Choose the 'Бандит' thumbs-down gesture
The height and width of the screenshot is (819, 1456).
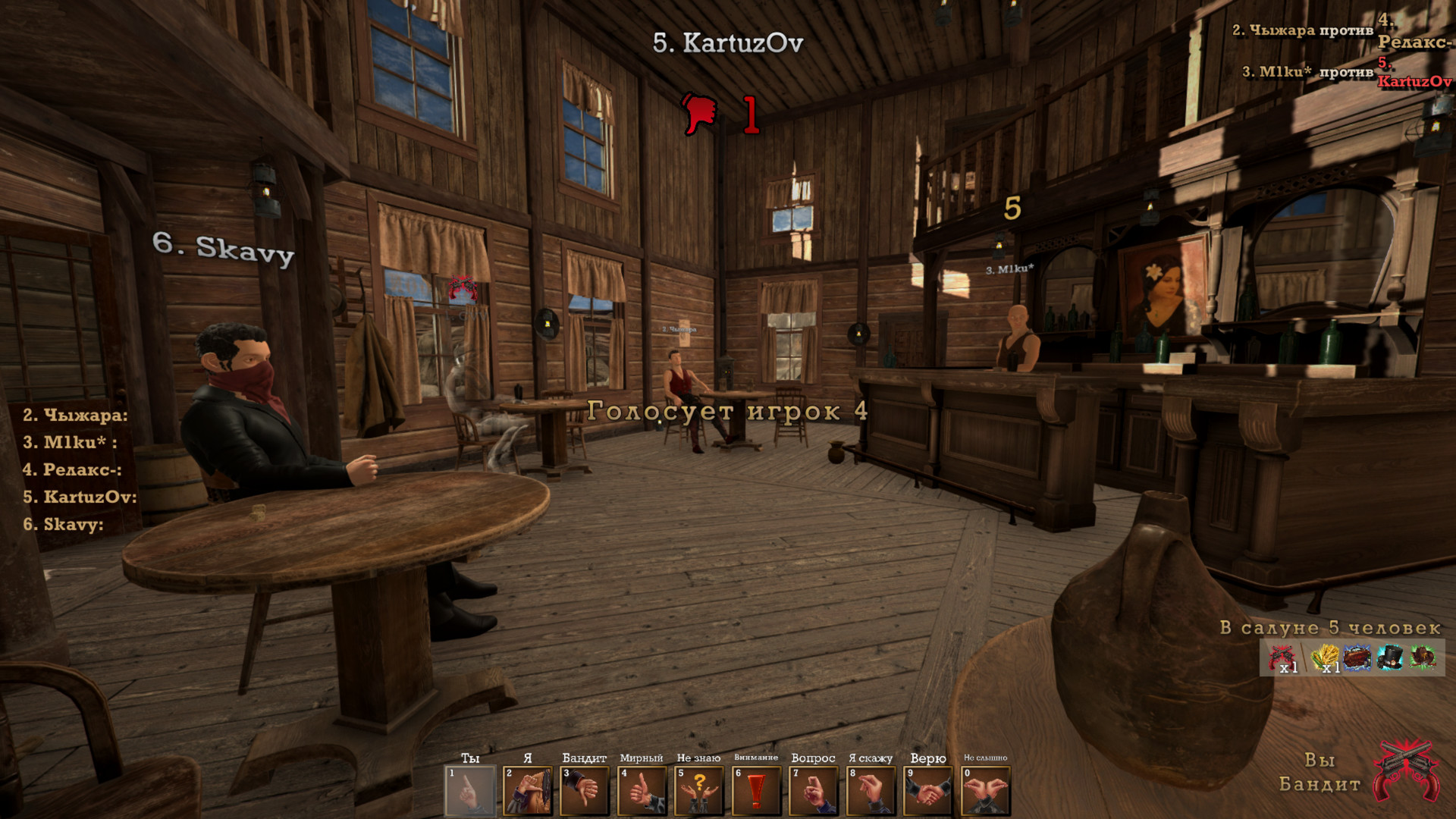[585, 791]
